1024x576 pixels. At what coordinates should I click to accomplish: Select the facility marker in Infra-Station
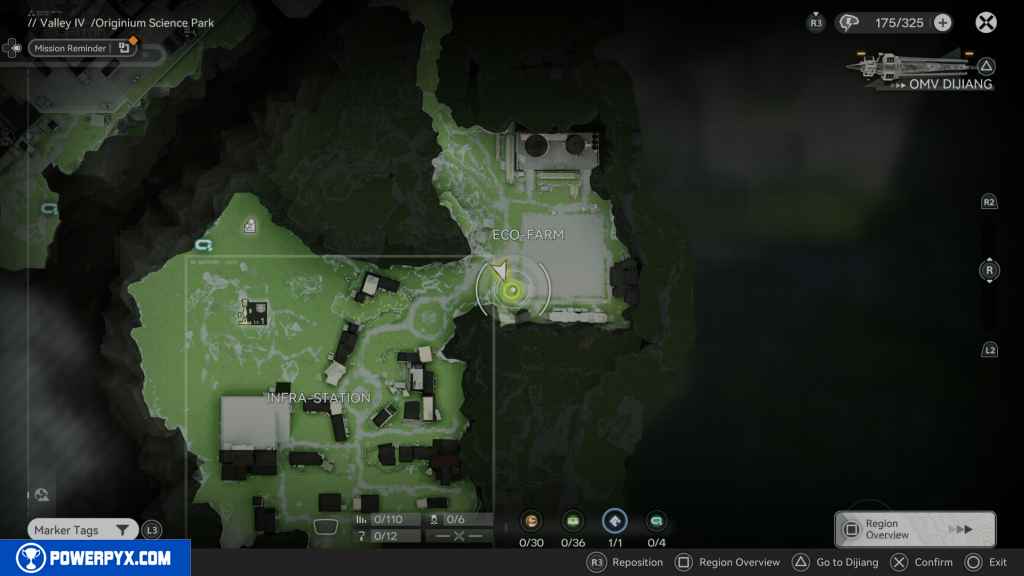click(253, 312)
